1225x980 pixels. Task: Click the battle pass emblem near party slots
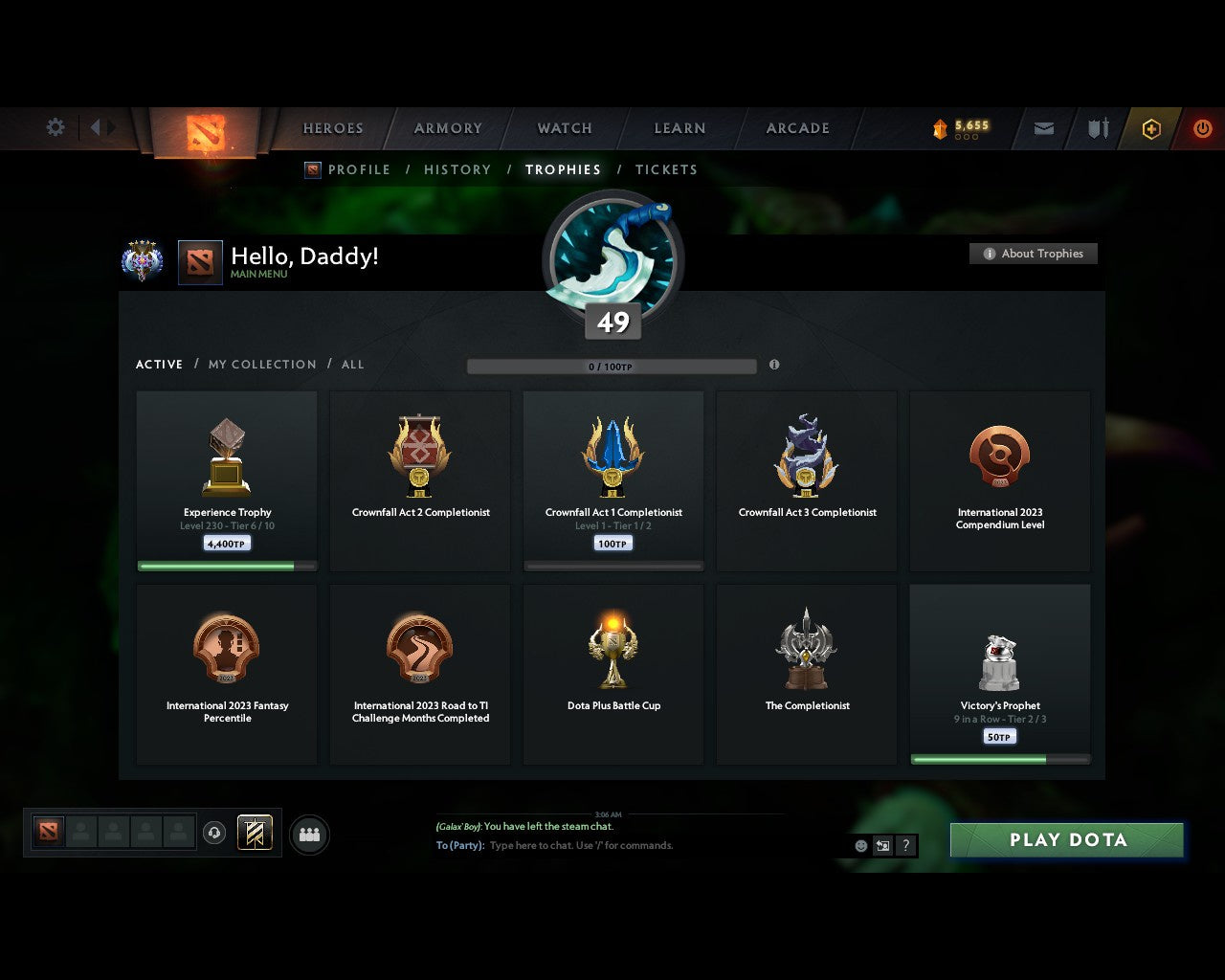tap(255, 833)
